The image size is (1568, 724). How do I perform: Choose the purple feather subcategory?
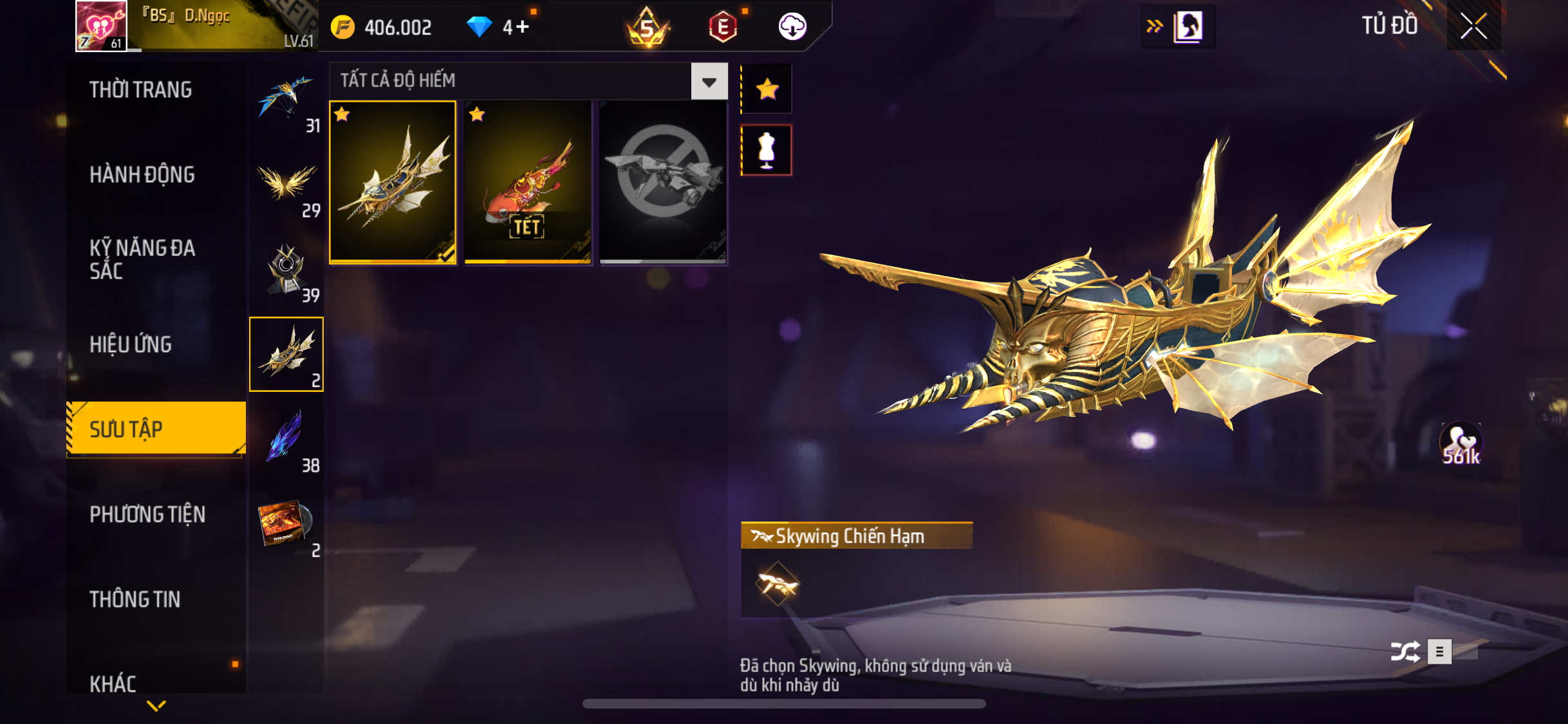[286, 439]
